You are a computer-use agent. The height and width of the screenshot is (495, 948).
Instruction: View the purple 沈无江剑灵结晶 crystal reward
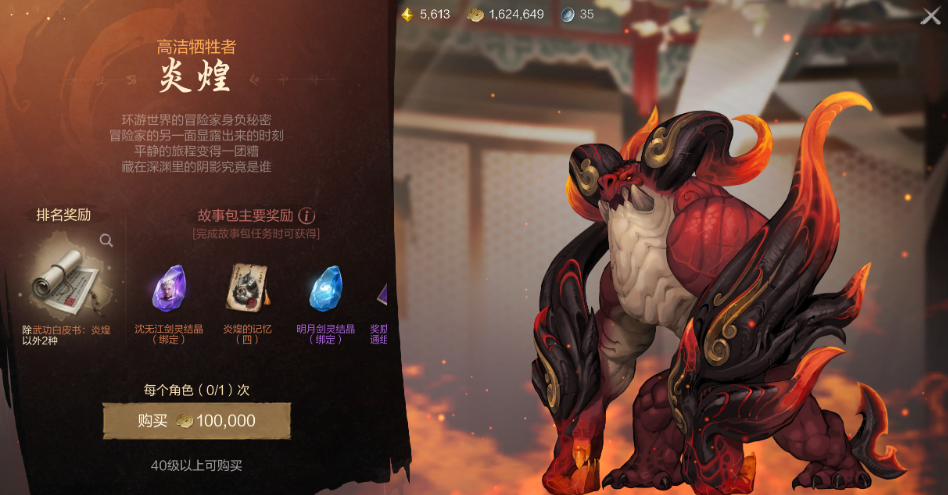(x=168, y=289)
